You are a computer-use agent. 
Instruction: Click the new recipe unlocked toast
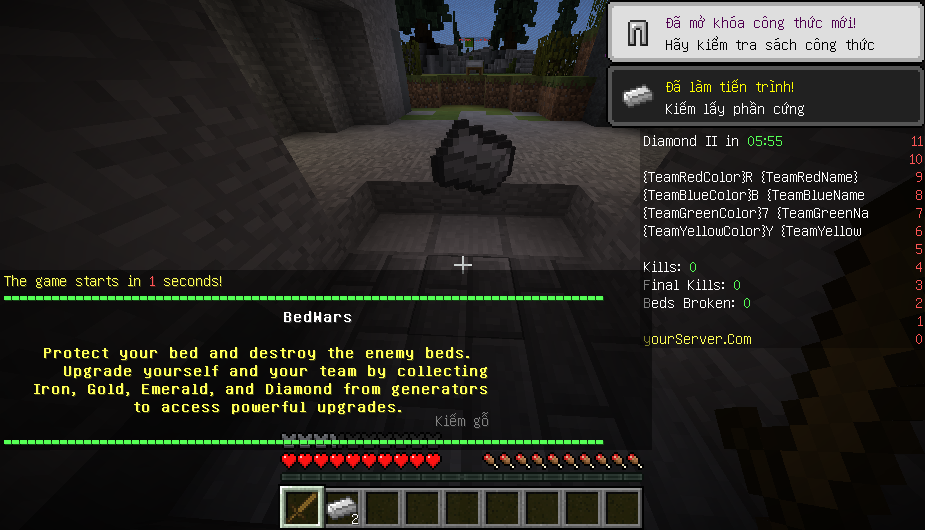(x=765, y=34)
